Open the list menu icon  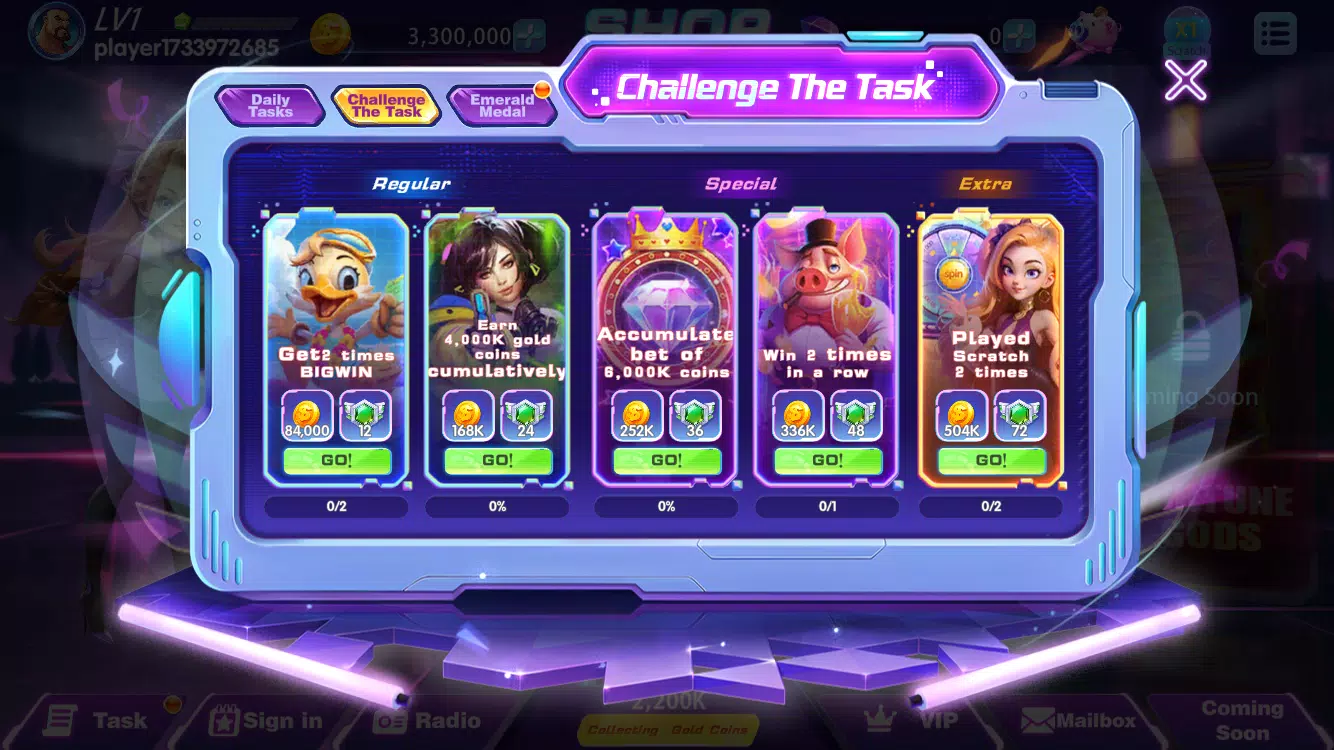point(1275,34)
